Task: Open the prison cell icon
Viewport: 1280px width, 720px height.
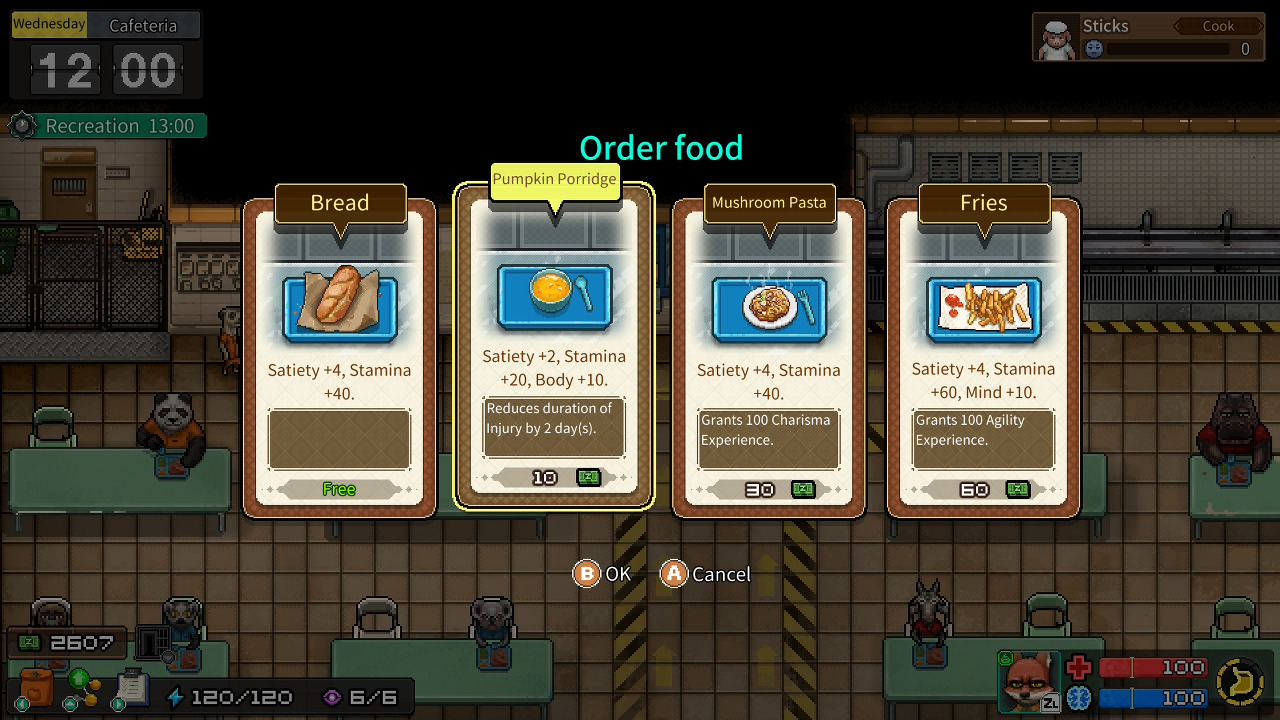Action: point(151,642)
